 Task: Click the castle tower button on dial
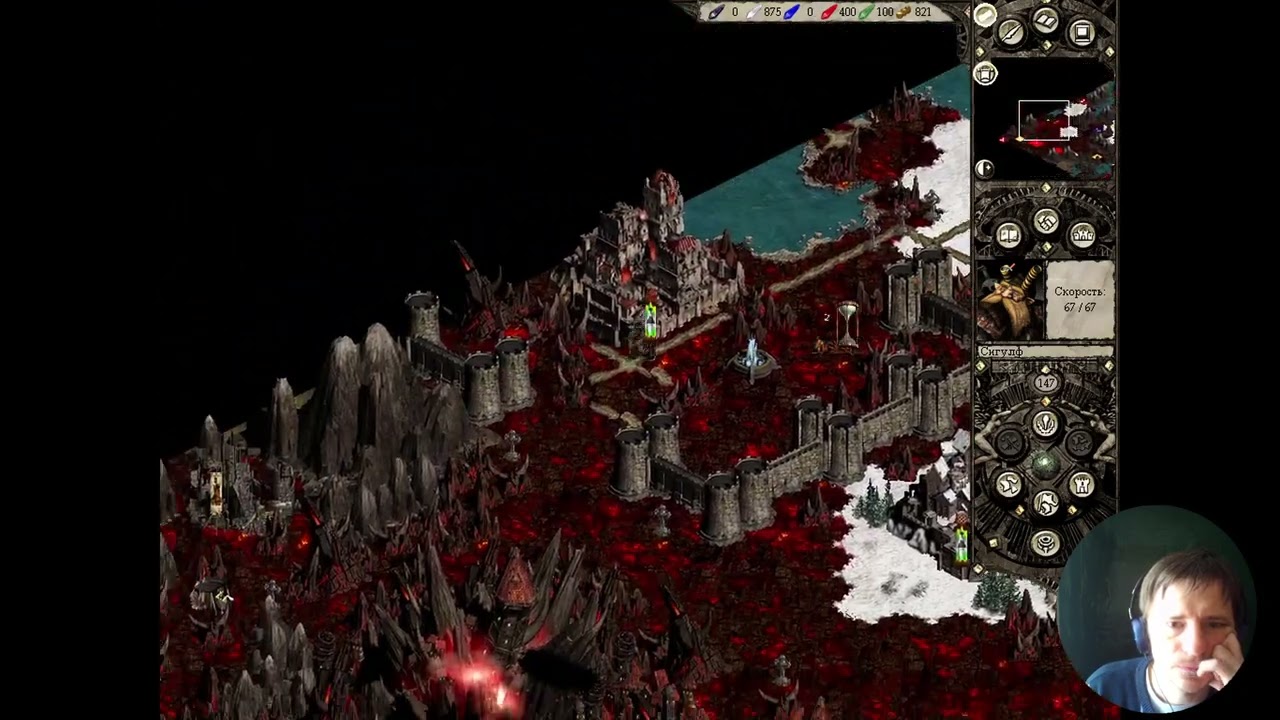1082,485
